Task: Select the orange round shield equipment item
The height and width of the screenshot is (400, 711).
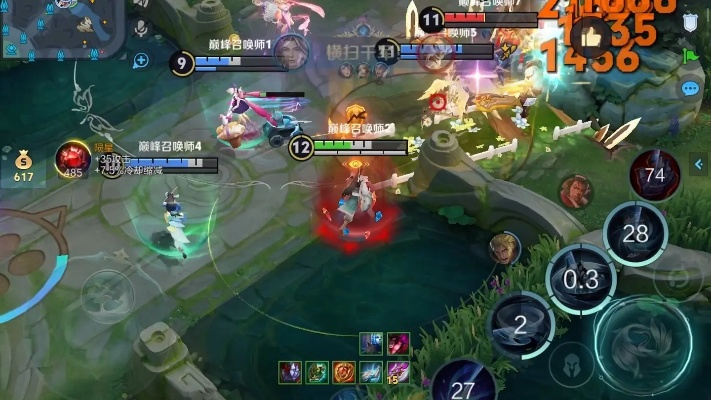Action: (344, 372)
